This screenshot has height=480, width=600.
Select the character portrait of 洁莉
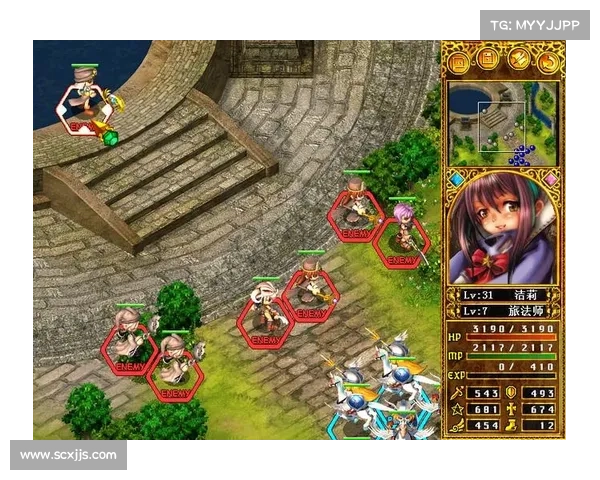[x=502, y=230]
